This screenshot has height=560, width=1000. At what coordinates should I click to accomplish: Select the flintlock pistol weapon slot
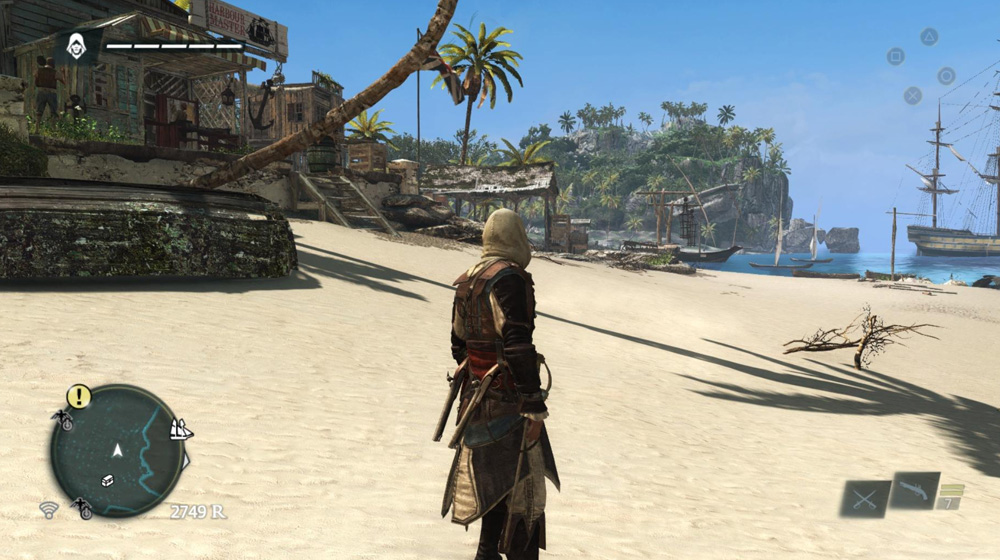tap(914, 490)
